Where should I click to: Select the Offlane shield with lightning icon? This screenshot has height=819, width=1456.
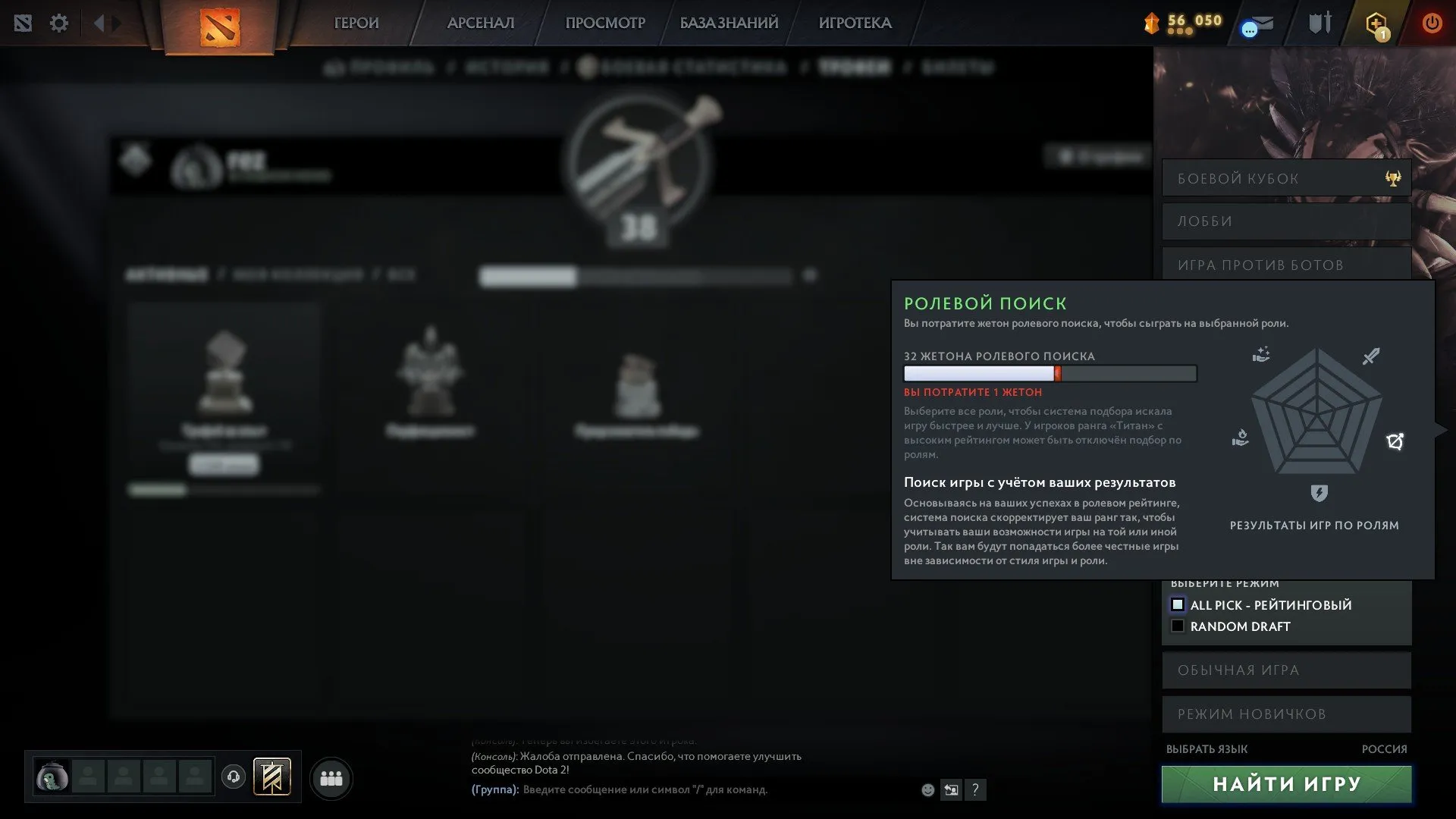click(x=1319, y=493)
